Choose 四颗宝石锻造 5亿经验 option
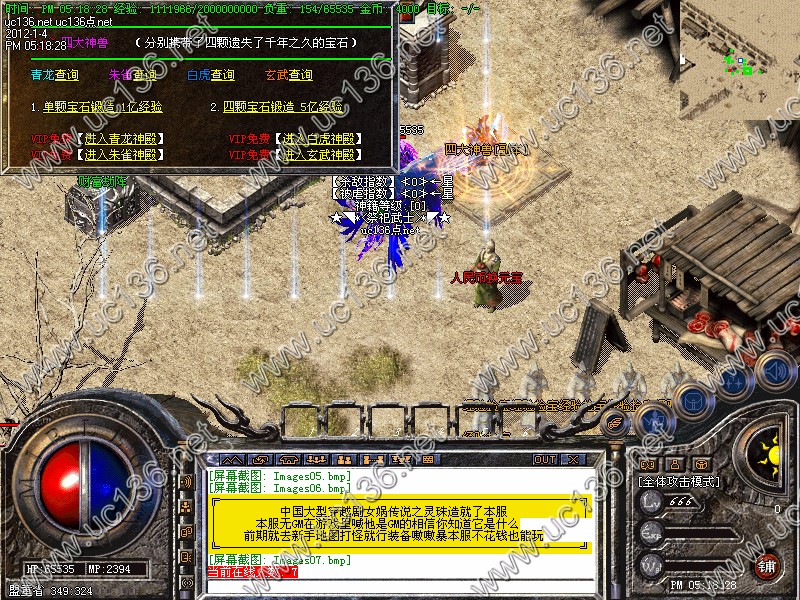This screenshot has height=600, width=800. coord(282,107)
